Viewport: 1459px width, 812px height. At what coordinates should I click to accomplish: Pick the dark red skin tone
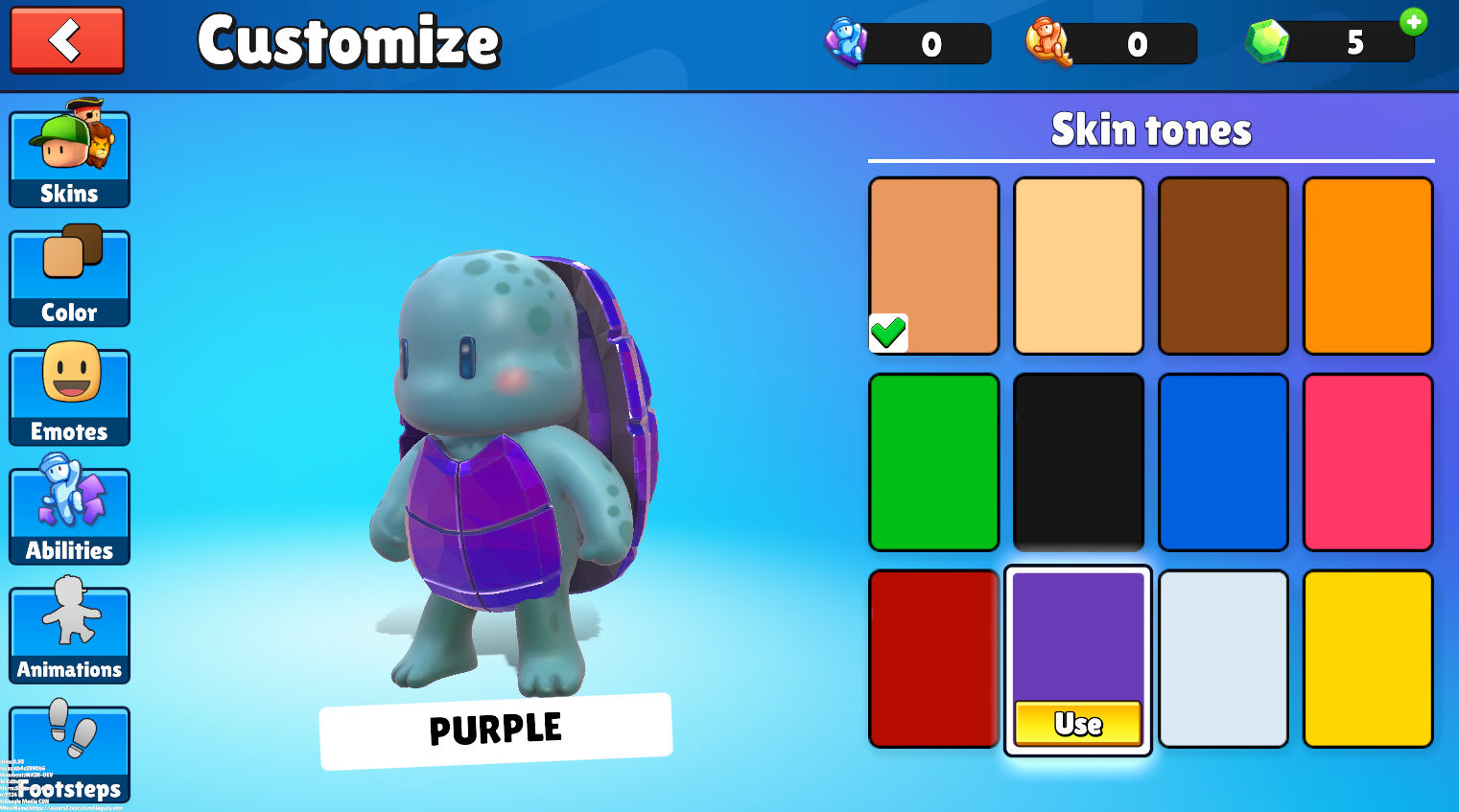(934, 659)
